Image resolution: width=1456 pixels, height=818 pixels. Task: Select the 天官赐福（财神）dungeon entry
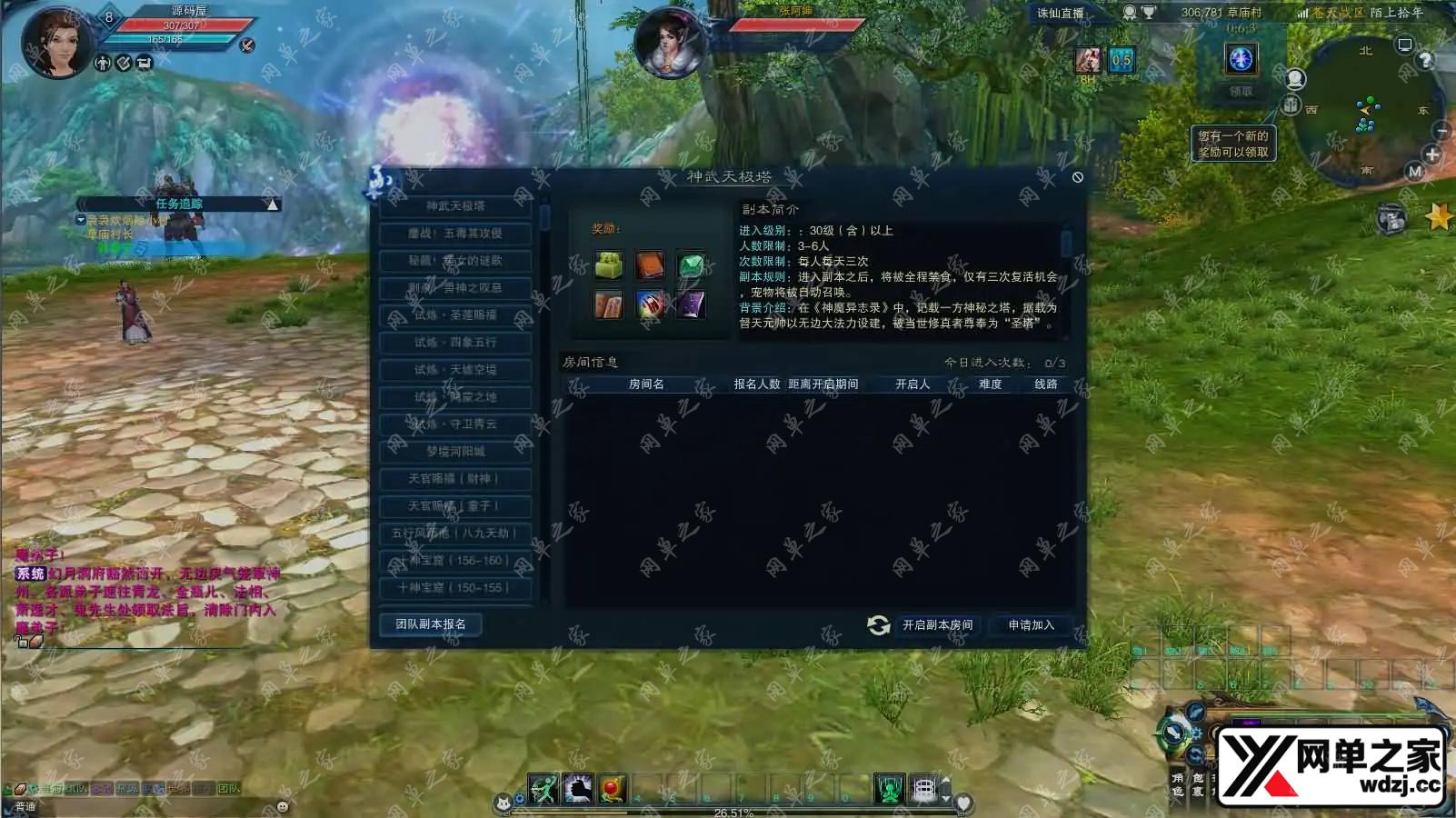click(x=454, y=479)
